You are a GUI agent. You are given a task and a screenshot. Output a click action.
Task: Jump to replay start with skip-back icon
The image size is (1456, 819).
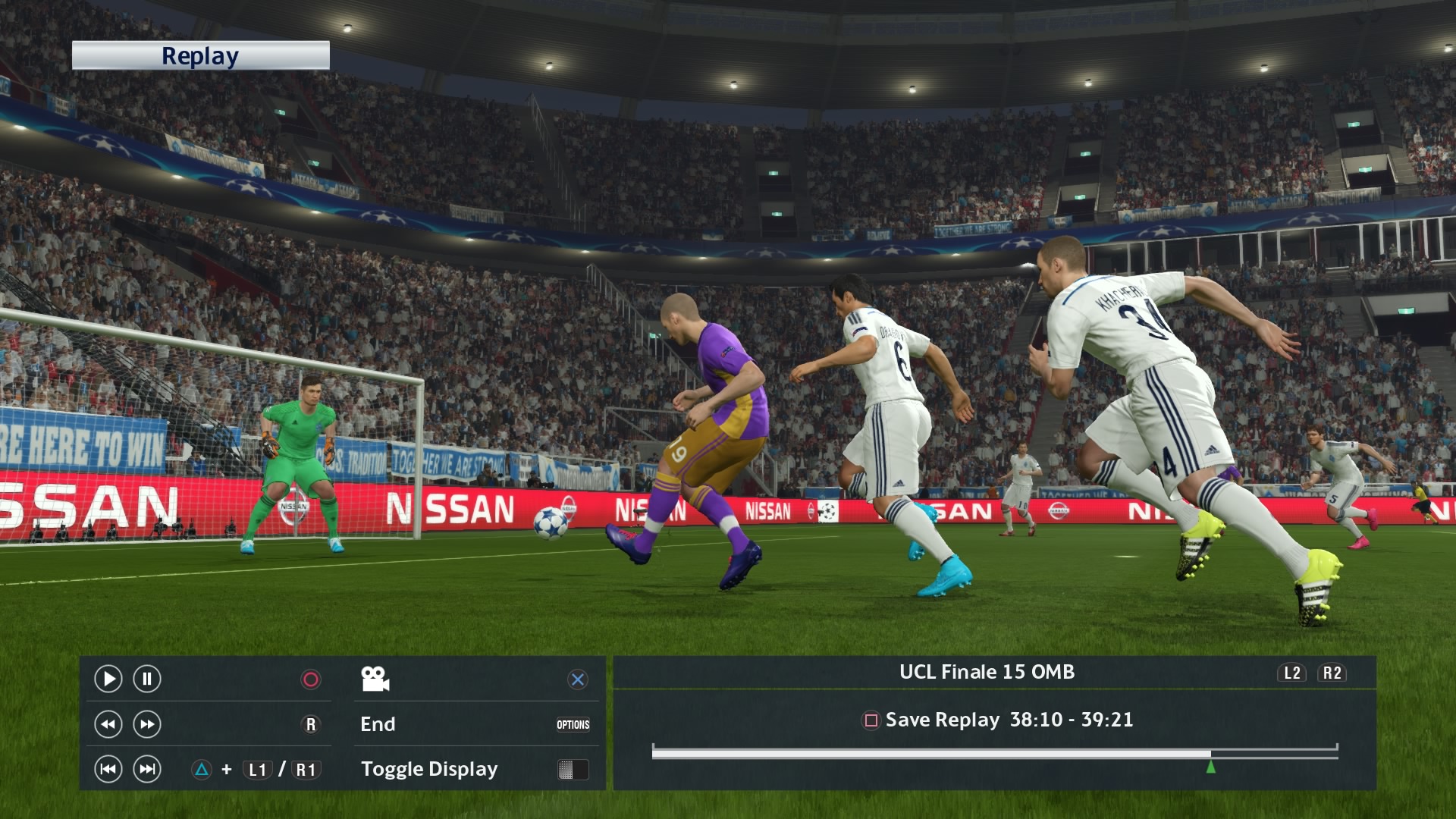click(x=108, y=770)
